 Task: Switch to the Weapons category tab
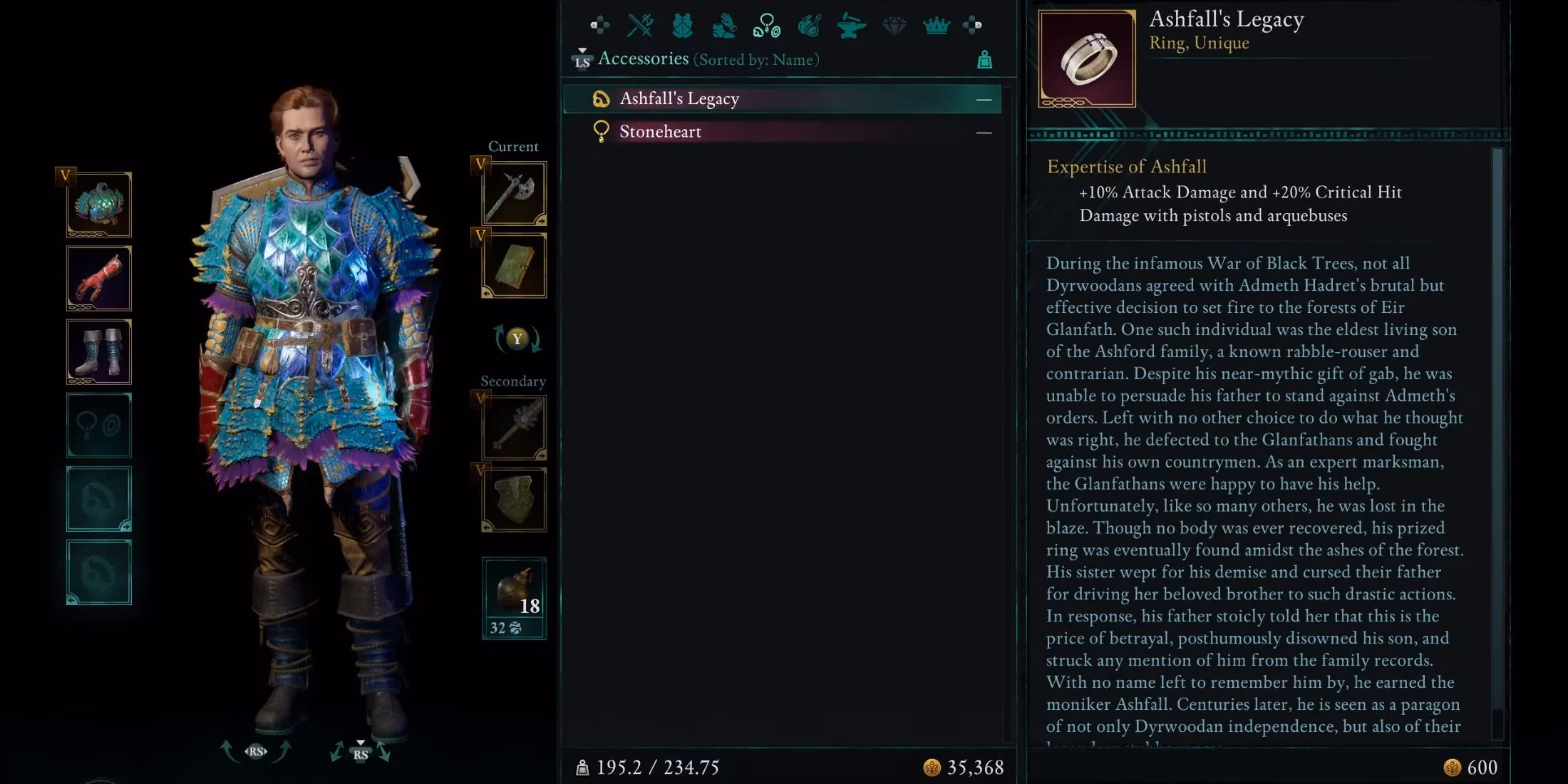click(639, 26)
